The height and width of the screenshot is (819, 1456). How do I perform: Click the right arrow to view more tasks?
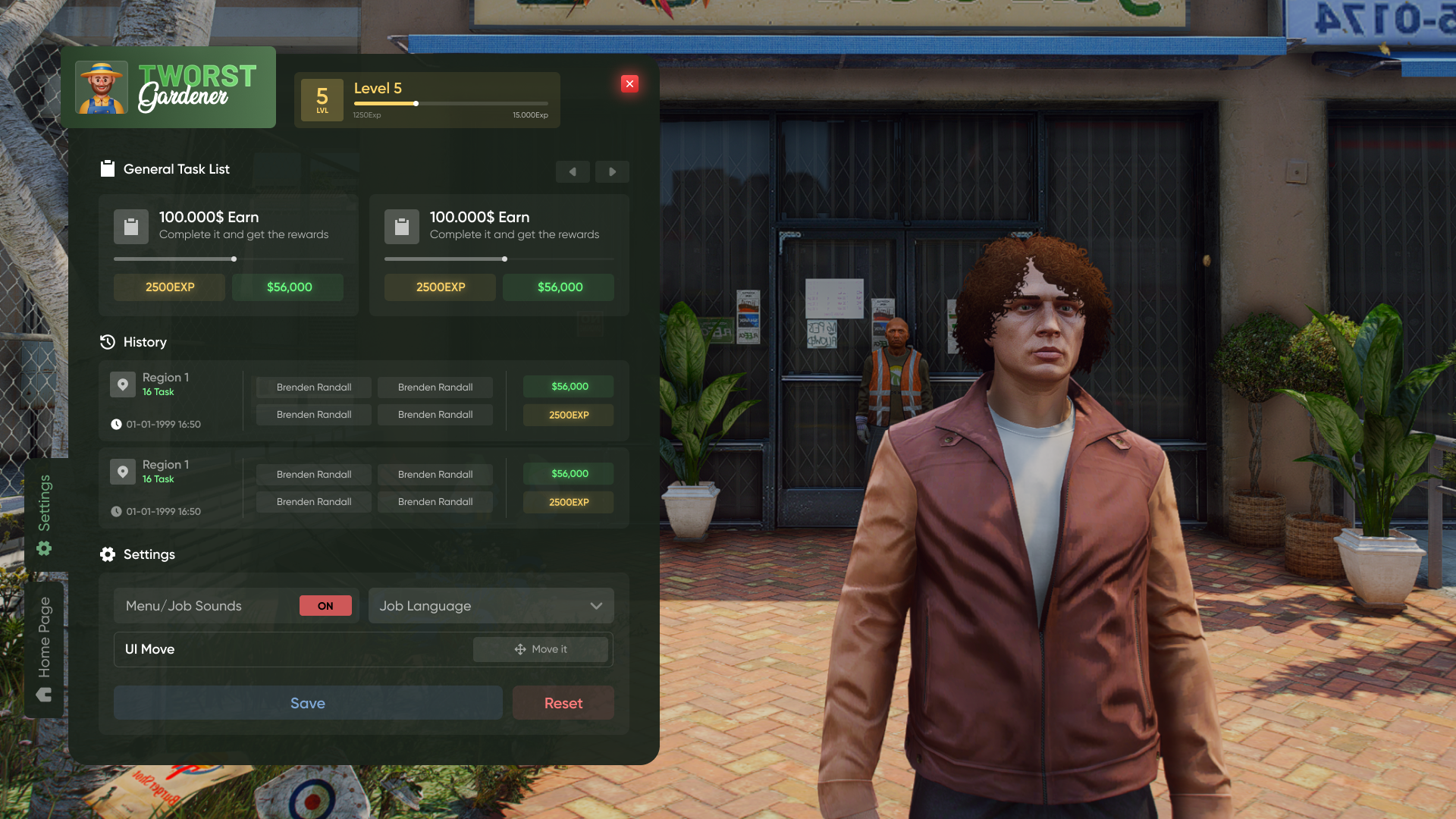pos(612,171)
